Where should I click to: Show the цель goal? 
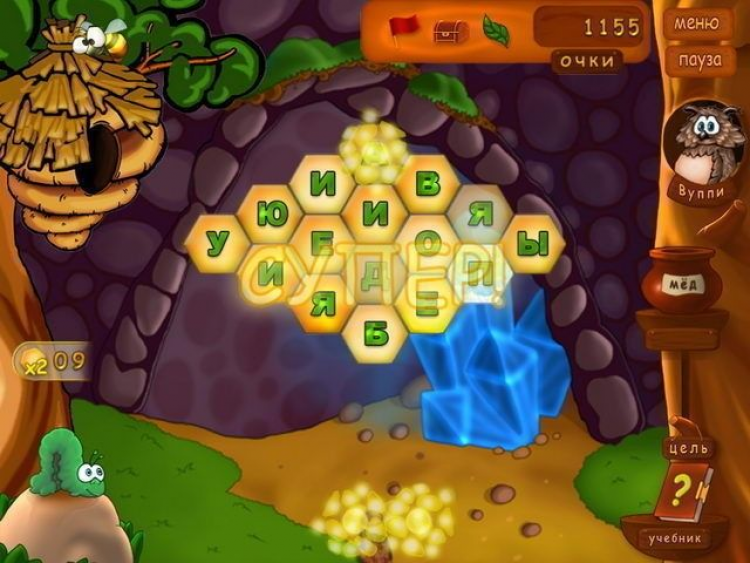click(x=690, y=447)
